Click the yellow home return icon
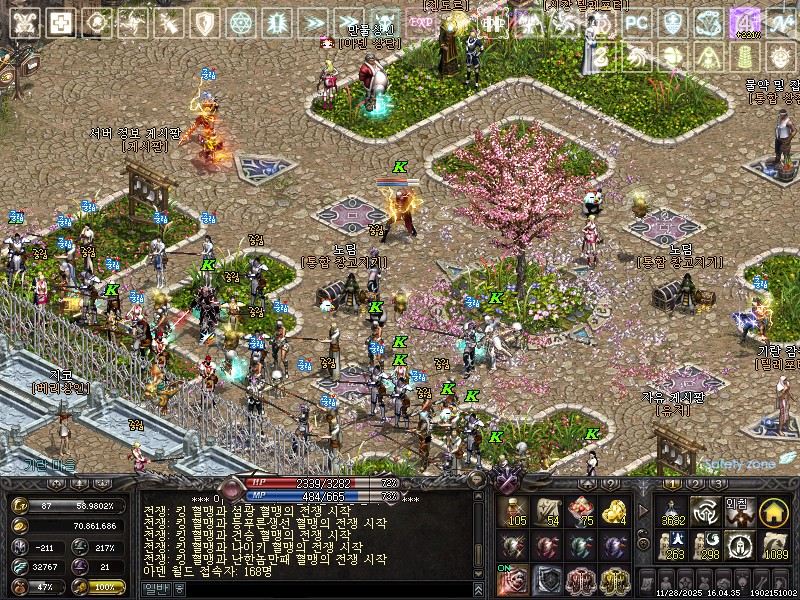Screen dimensions: 800x600 pos(774,511)
